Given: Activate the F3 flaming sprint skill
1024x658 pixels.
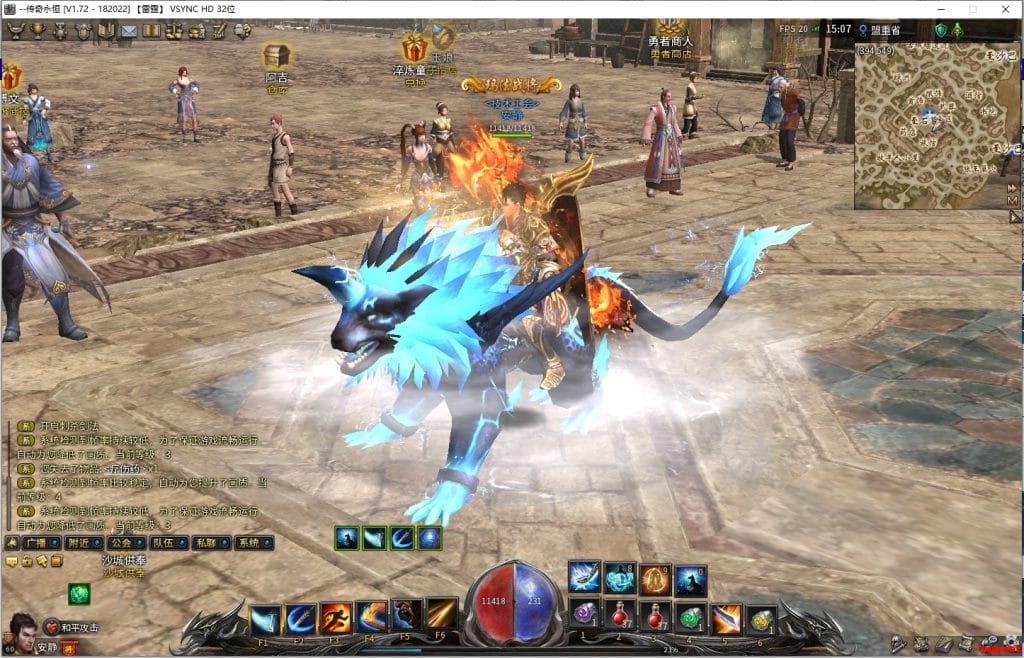Looking at the screenshot, I should point(336,618).
